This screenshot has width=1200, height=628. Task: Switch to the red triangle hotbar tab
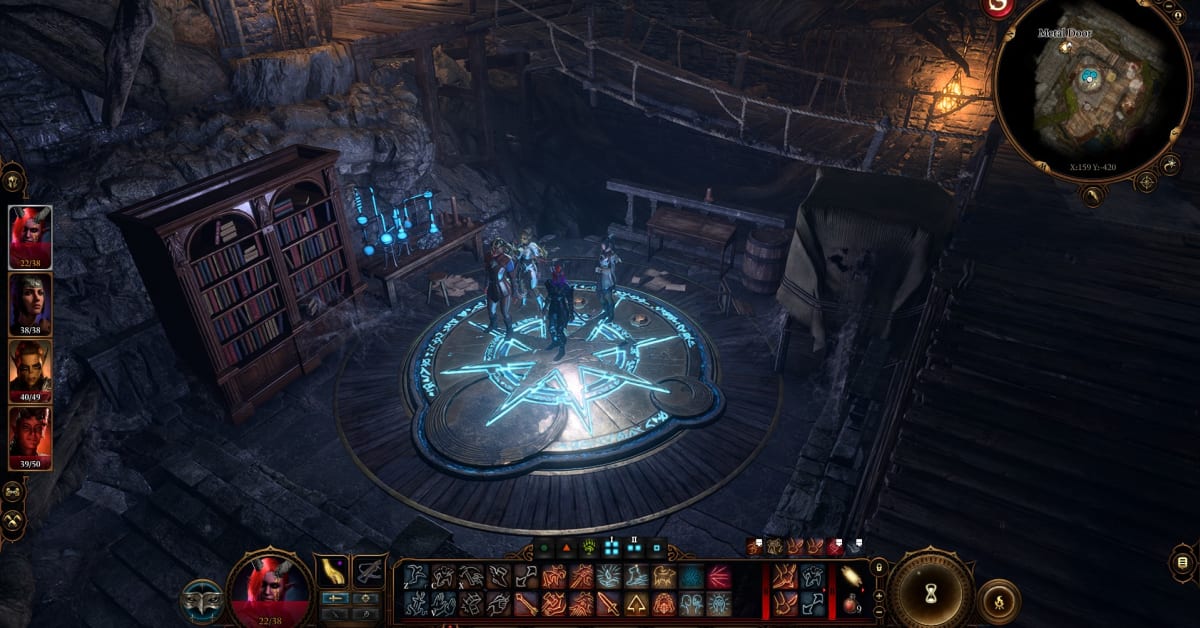[565, 548]
